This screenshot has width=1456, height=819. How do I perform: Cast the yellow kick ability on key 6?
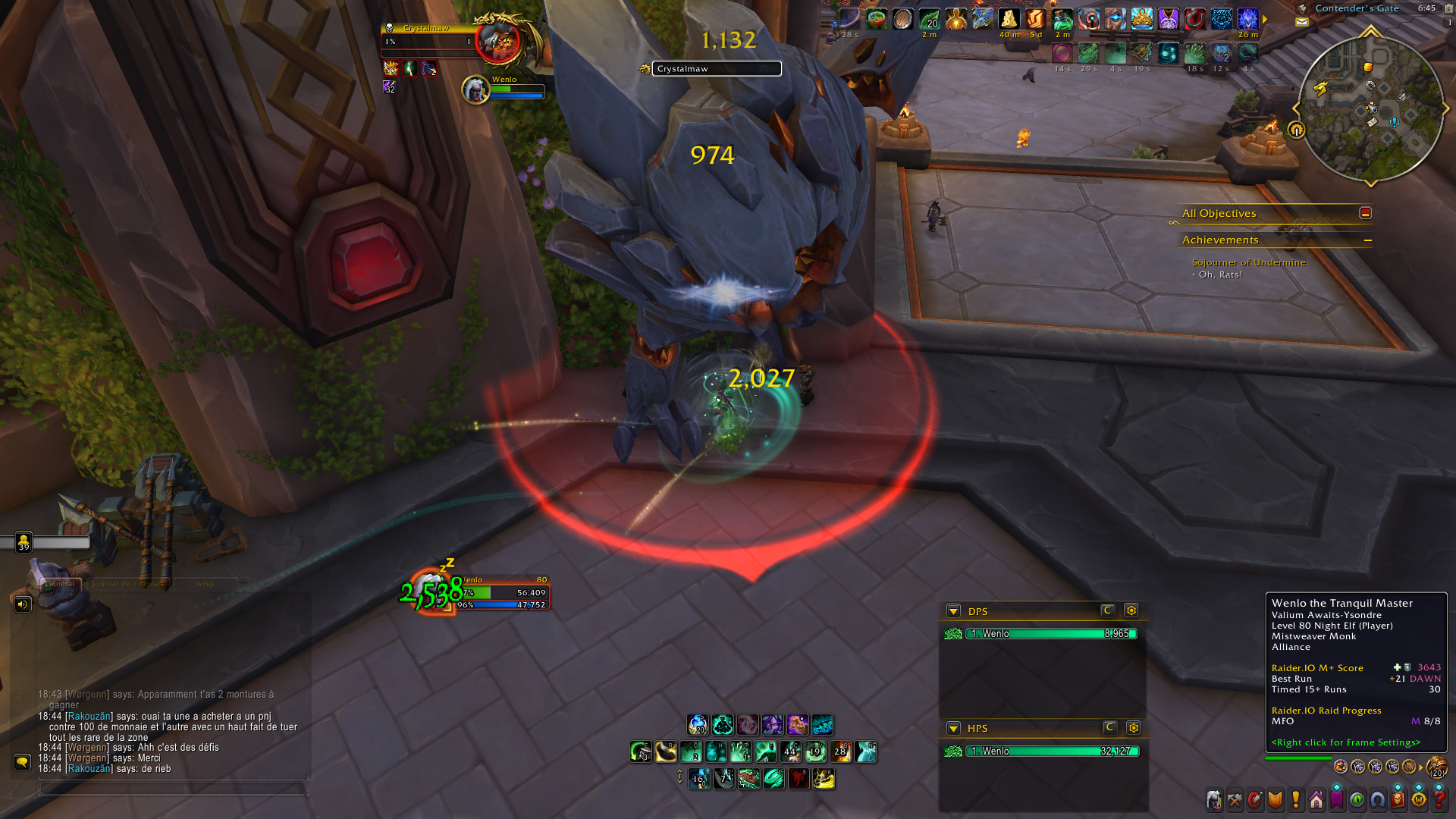click(x=824, y=779)
